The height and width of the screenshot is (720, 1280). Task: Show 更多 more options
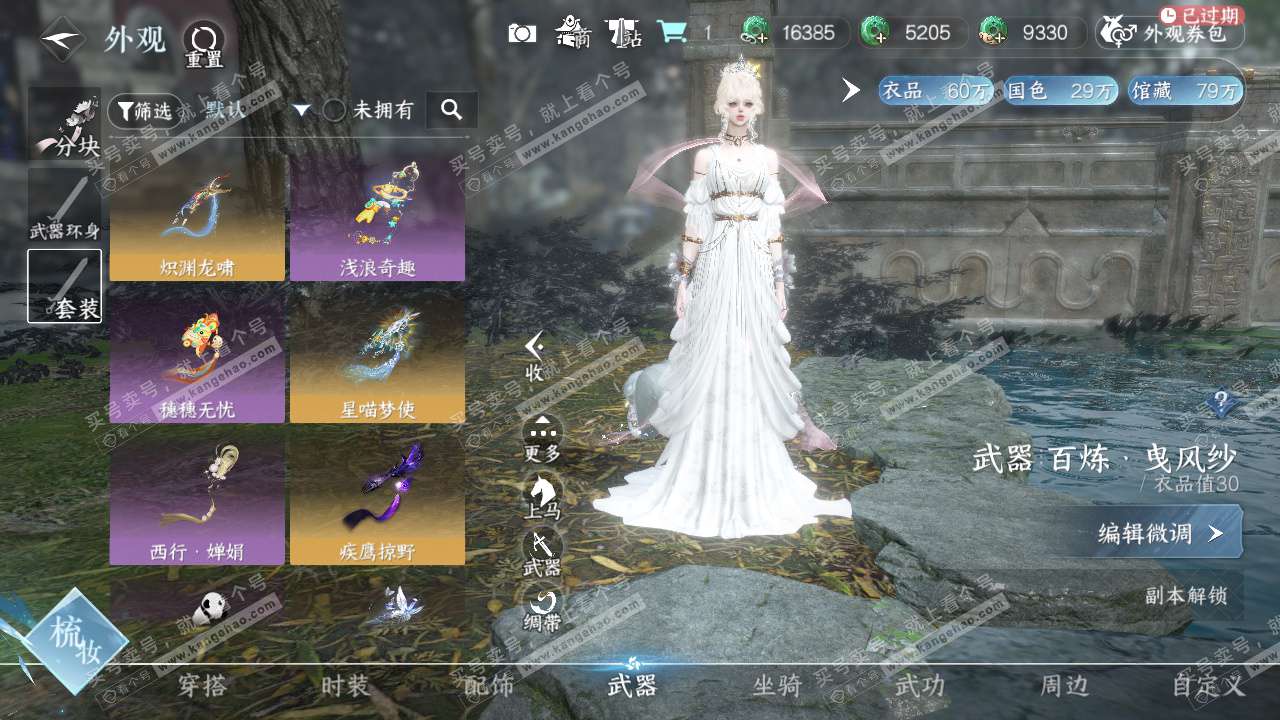tap(543, 439)
